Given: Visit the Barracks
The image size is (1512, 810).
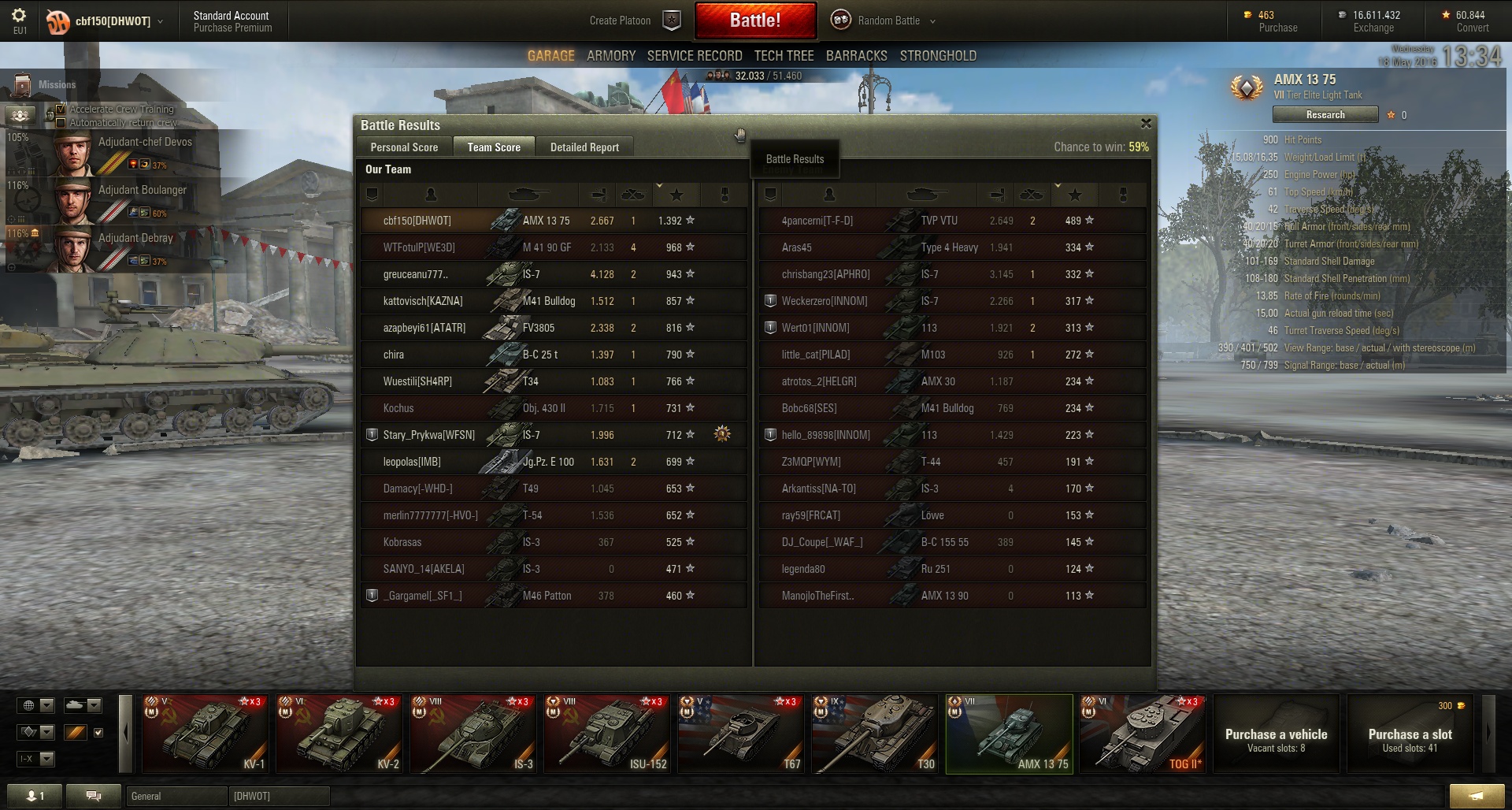Looking at the screenshot, I should tap(856, 56).
